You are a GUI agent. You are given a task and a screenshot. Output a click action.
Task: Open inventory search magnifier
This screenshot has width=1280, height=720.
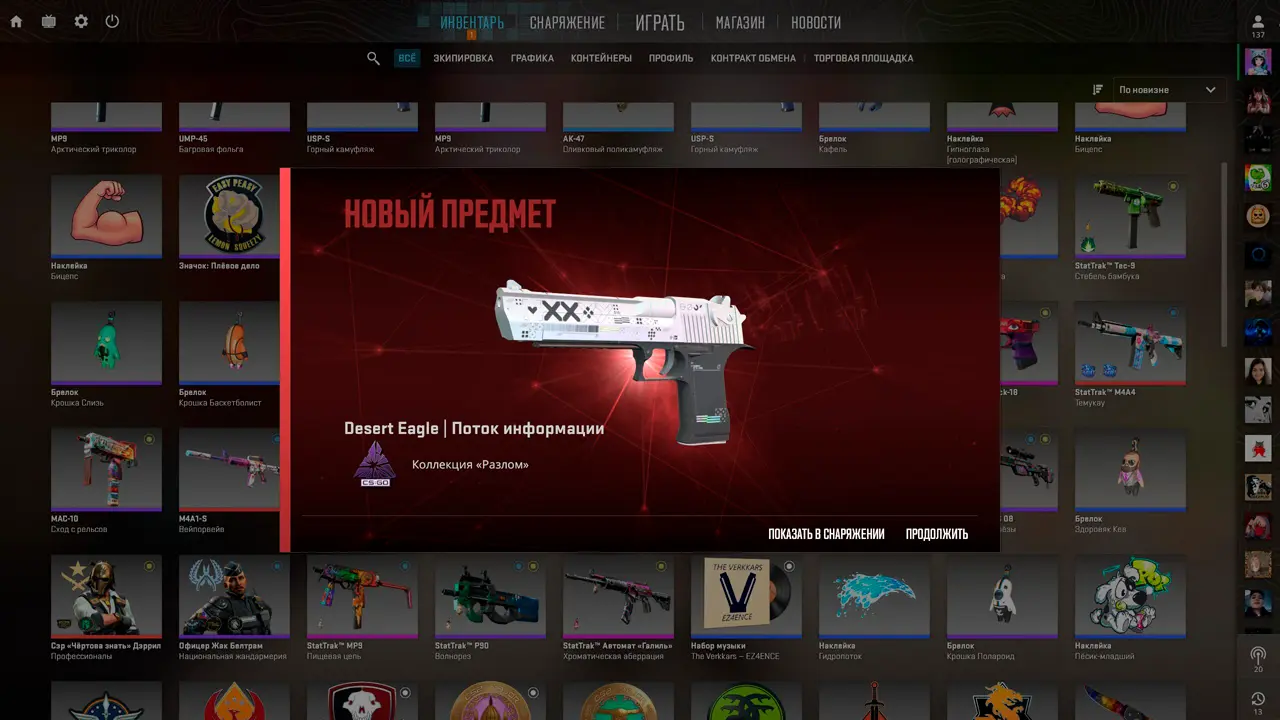pyautogui.click(x=373, y=58)
